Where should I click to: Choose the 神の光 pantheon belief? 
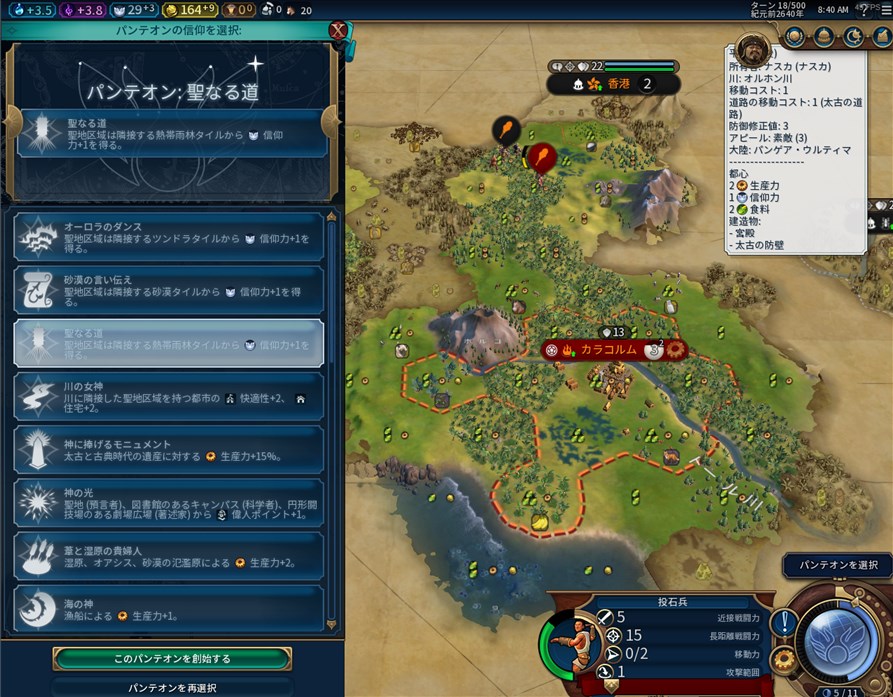coord(168,504)
